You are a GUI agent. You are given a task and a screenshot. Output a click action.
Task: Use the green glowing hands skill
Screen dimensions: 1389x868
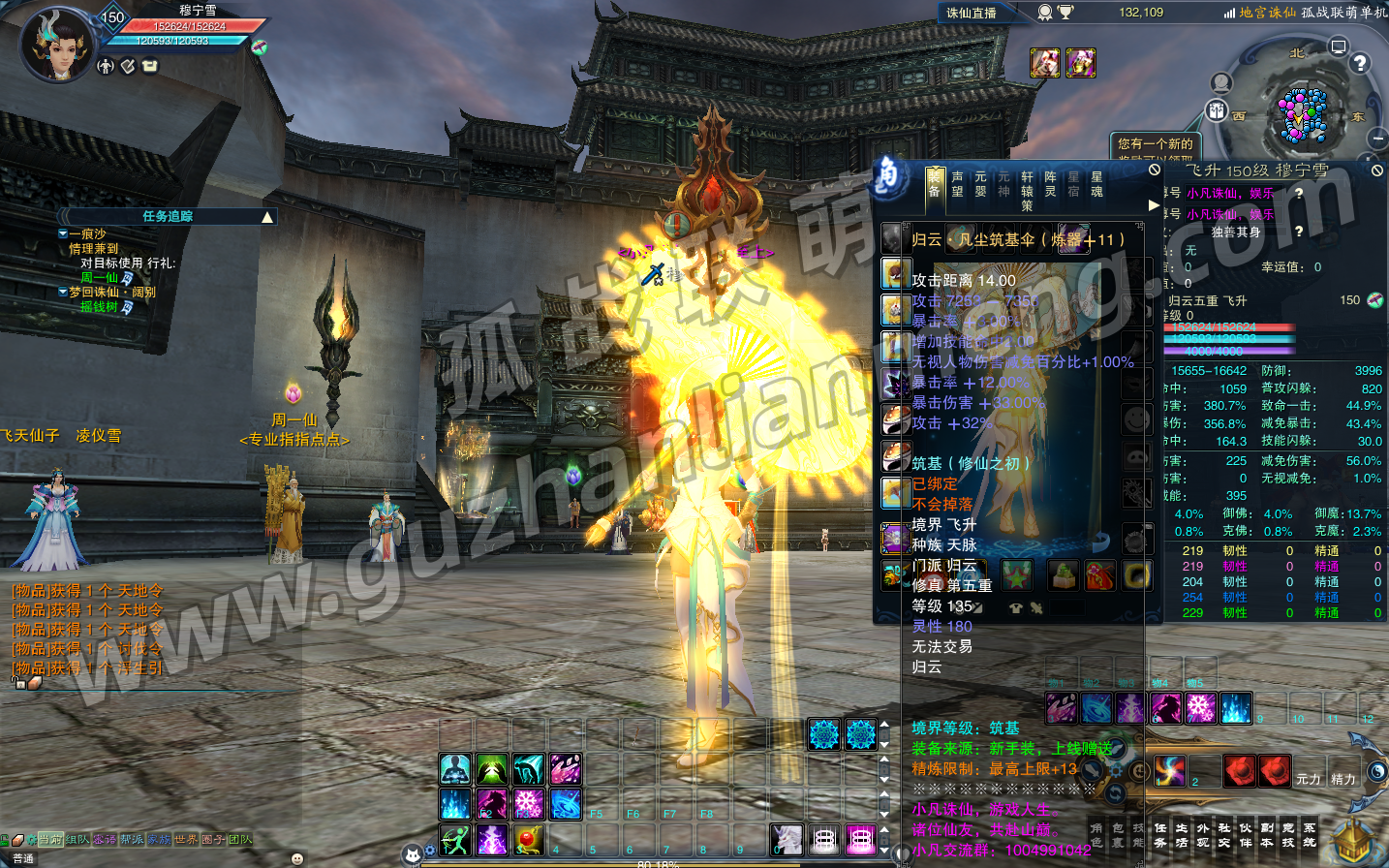[491, 769]
